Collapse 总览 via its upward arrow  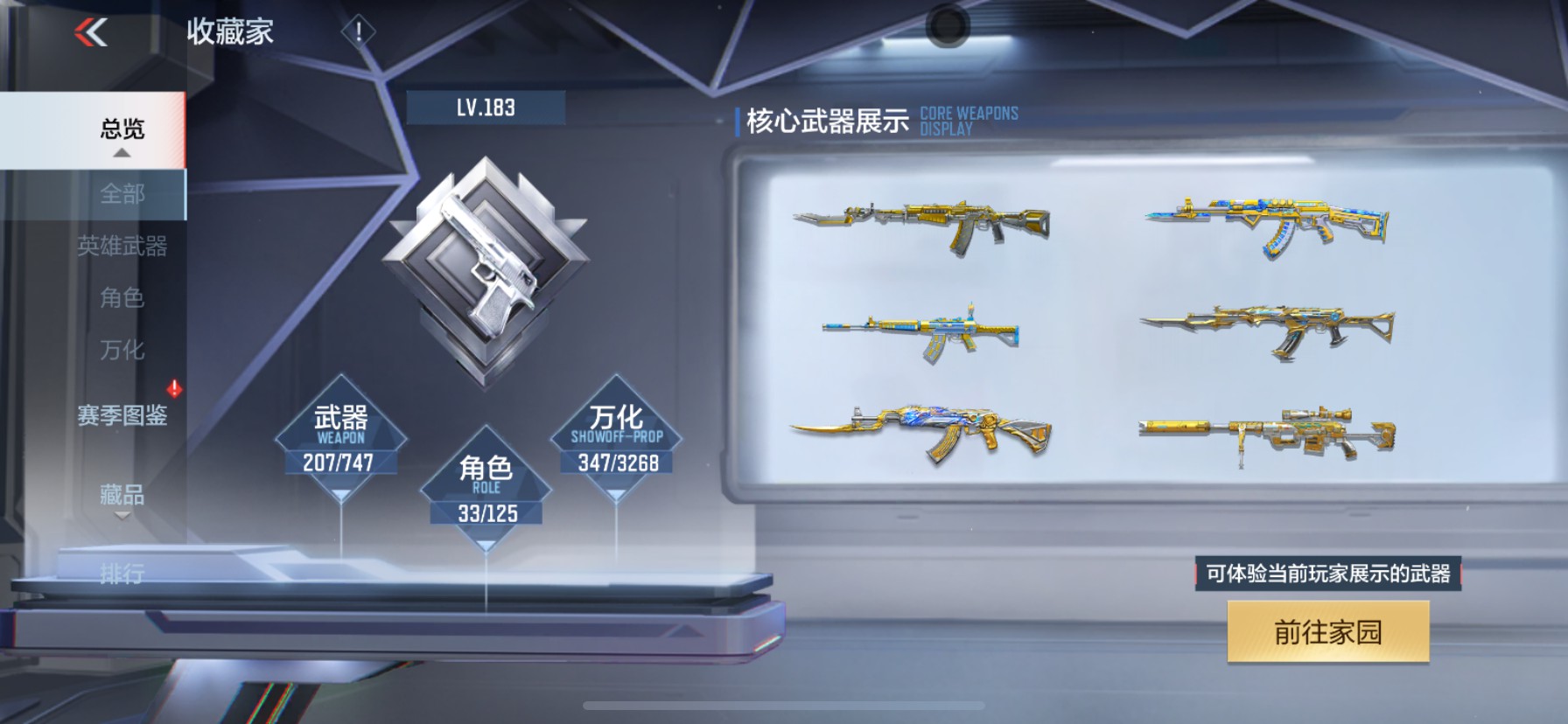pyautogui.click(x=122, y=153)
